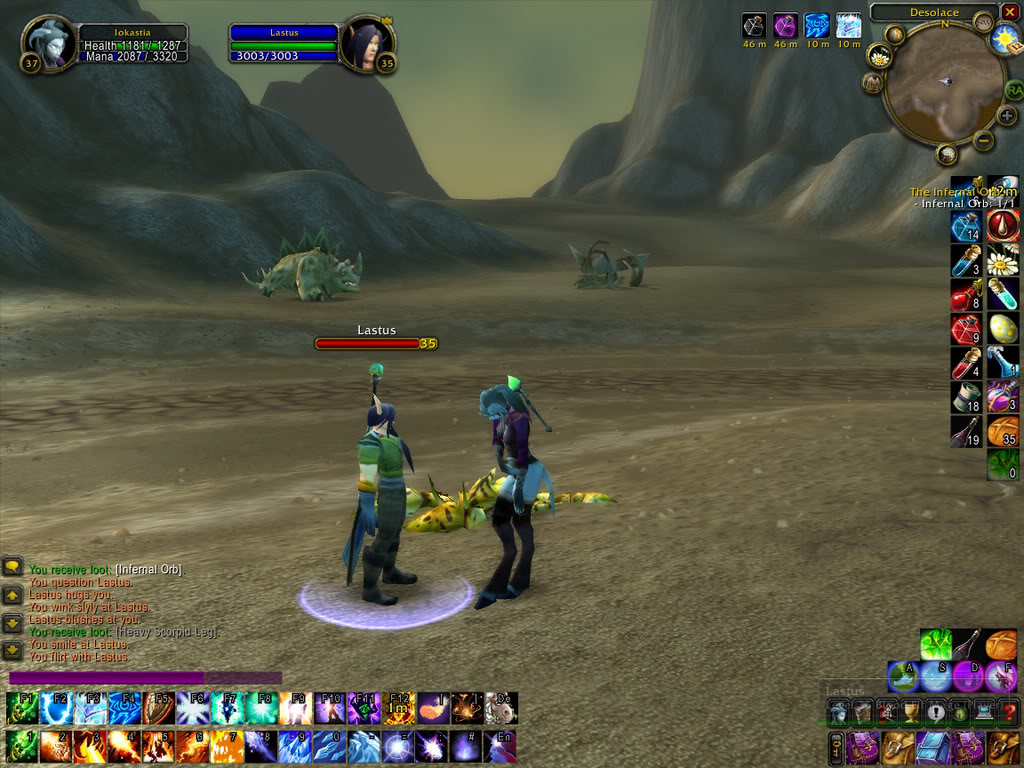Use the sheep Polymorph icon on the top bar
The width and height of the screenshot is (1024, 768).
point(500,708)
